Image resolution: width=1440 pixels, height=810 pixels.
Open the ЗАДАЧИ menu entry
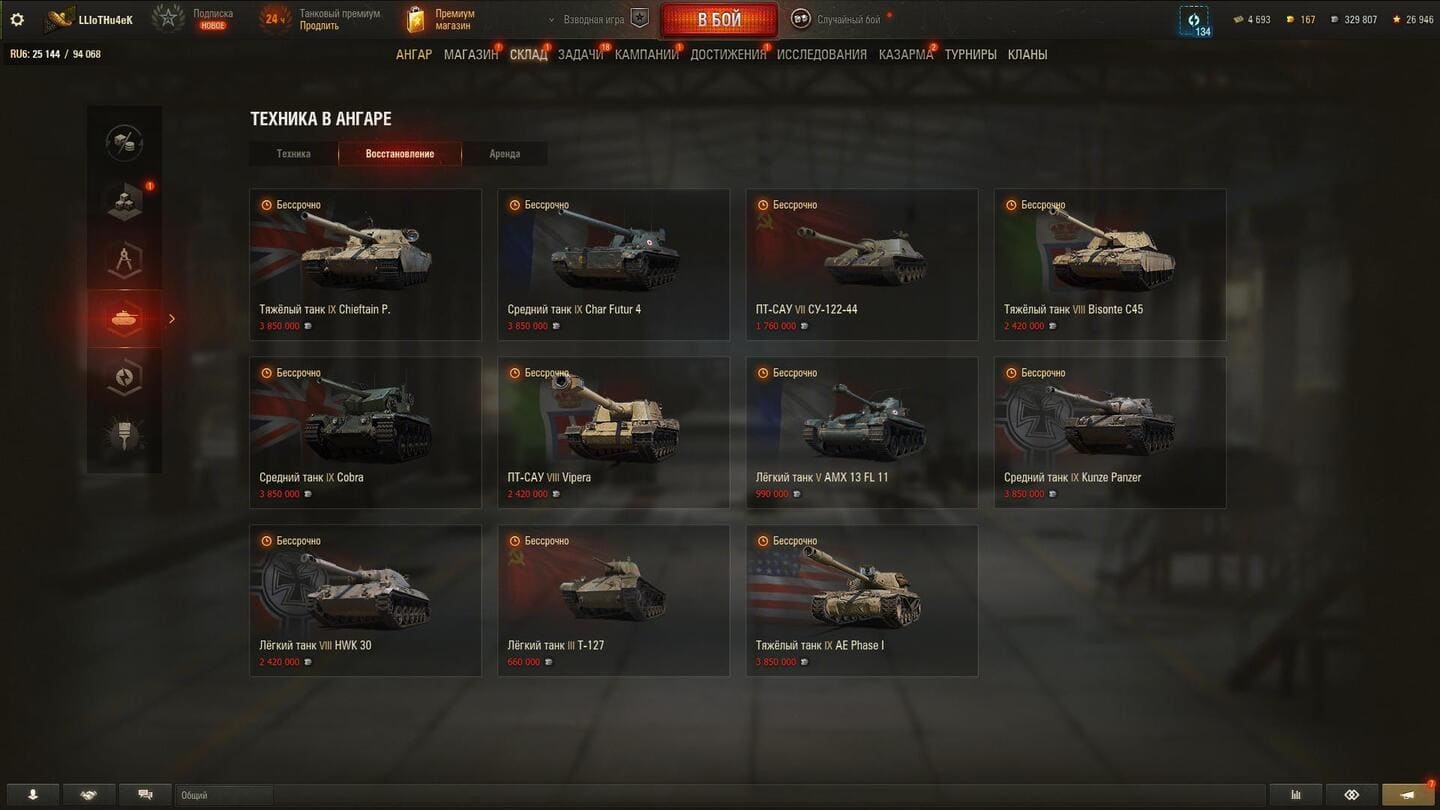tap(580, 55)
